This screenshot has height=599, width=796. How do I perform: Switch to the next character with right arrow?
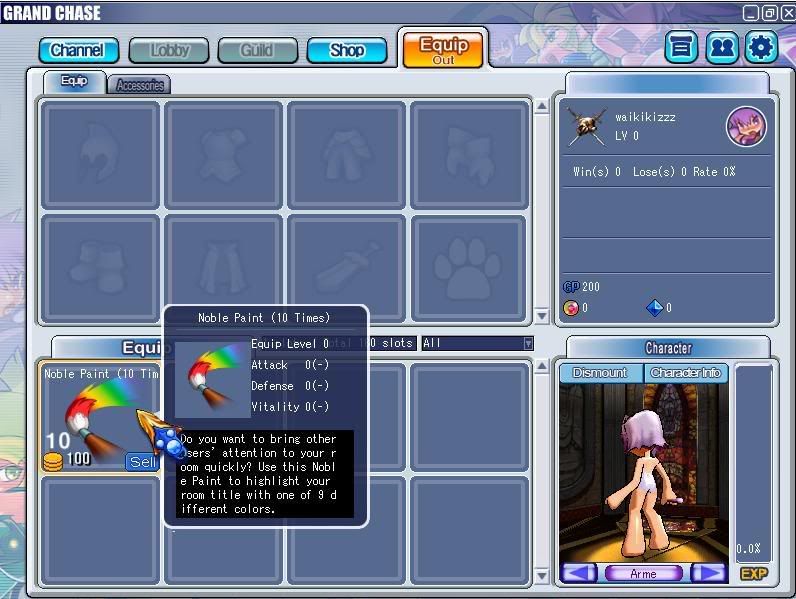708,573
